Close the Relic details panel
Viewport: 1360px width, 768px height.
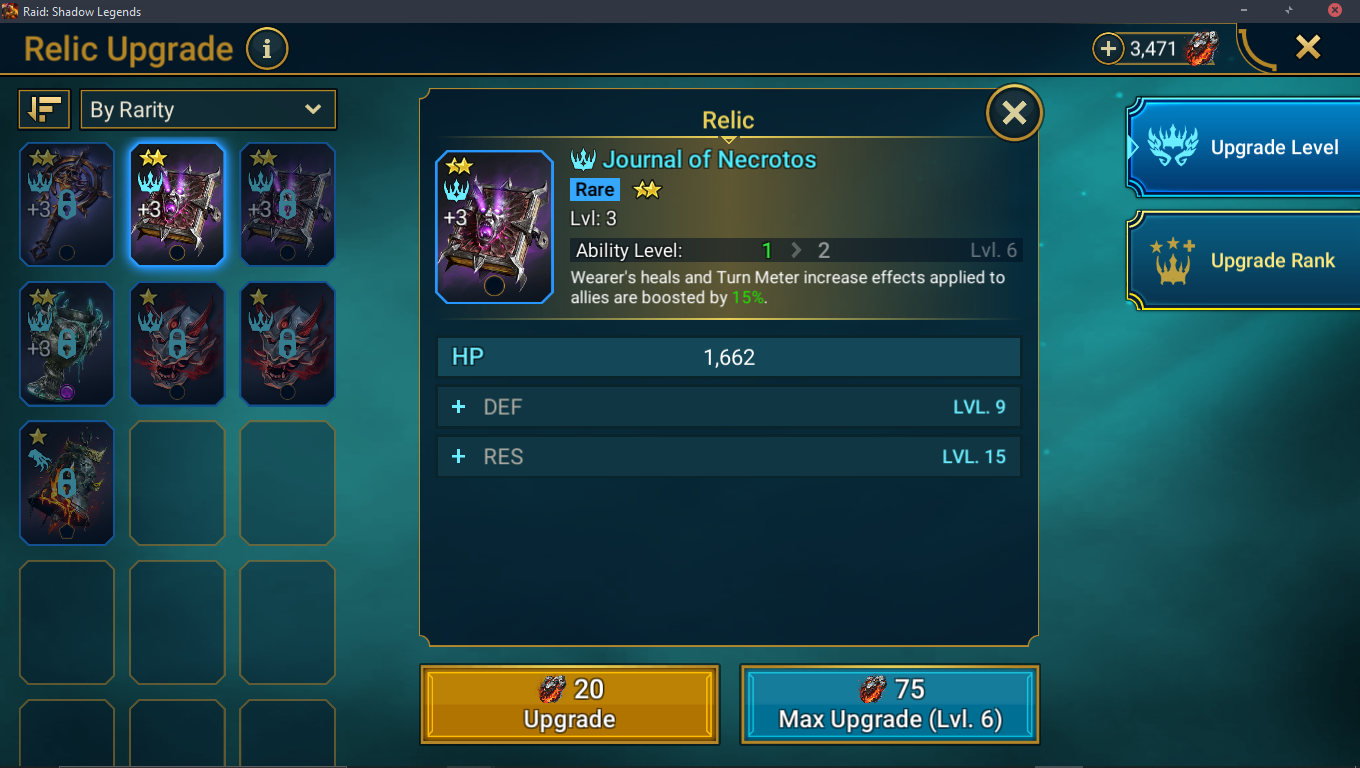pyautogui.click(x=1014, y=113)
